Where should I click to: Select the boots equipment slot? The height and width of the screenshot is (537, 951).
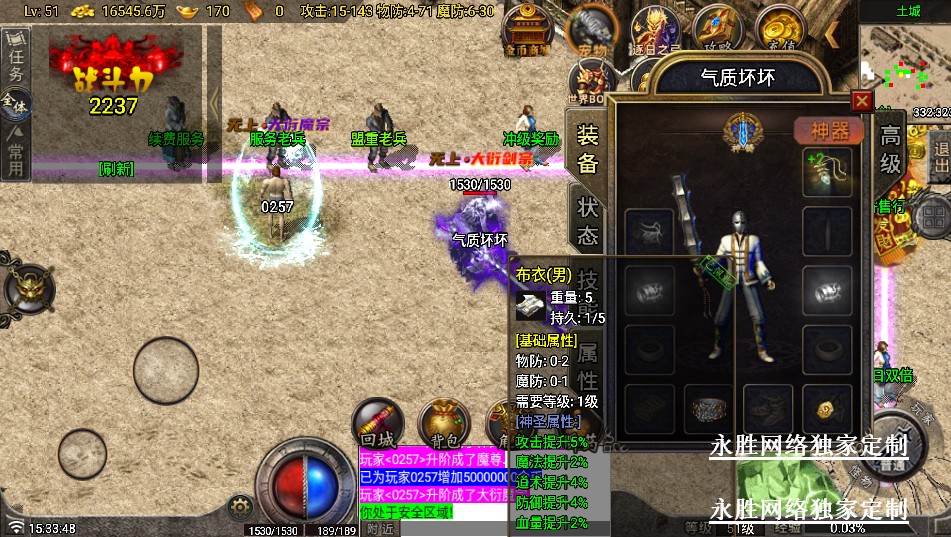point(768,407)
